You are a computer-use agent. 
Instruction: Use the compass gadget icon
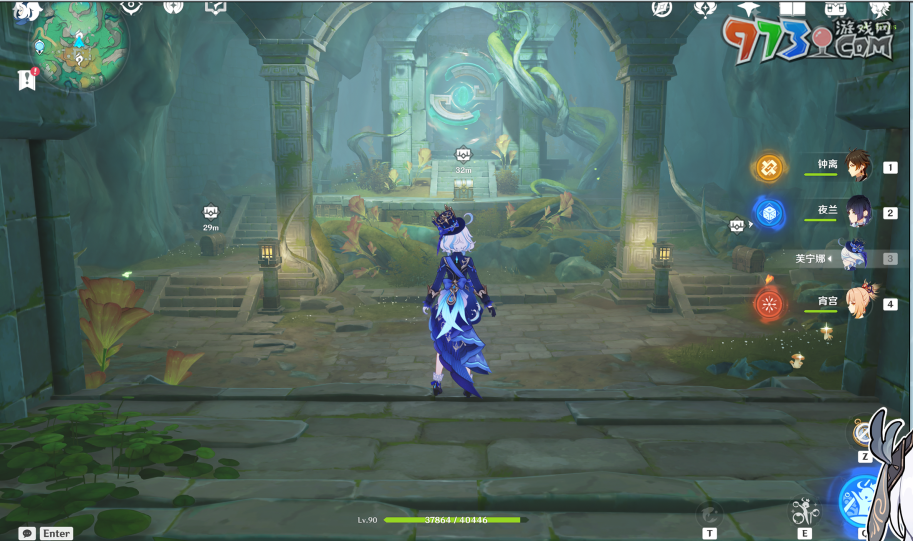pyautogui.click(x=864, y=433)
